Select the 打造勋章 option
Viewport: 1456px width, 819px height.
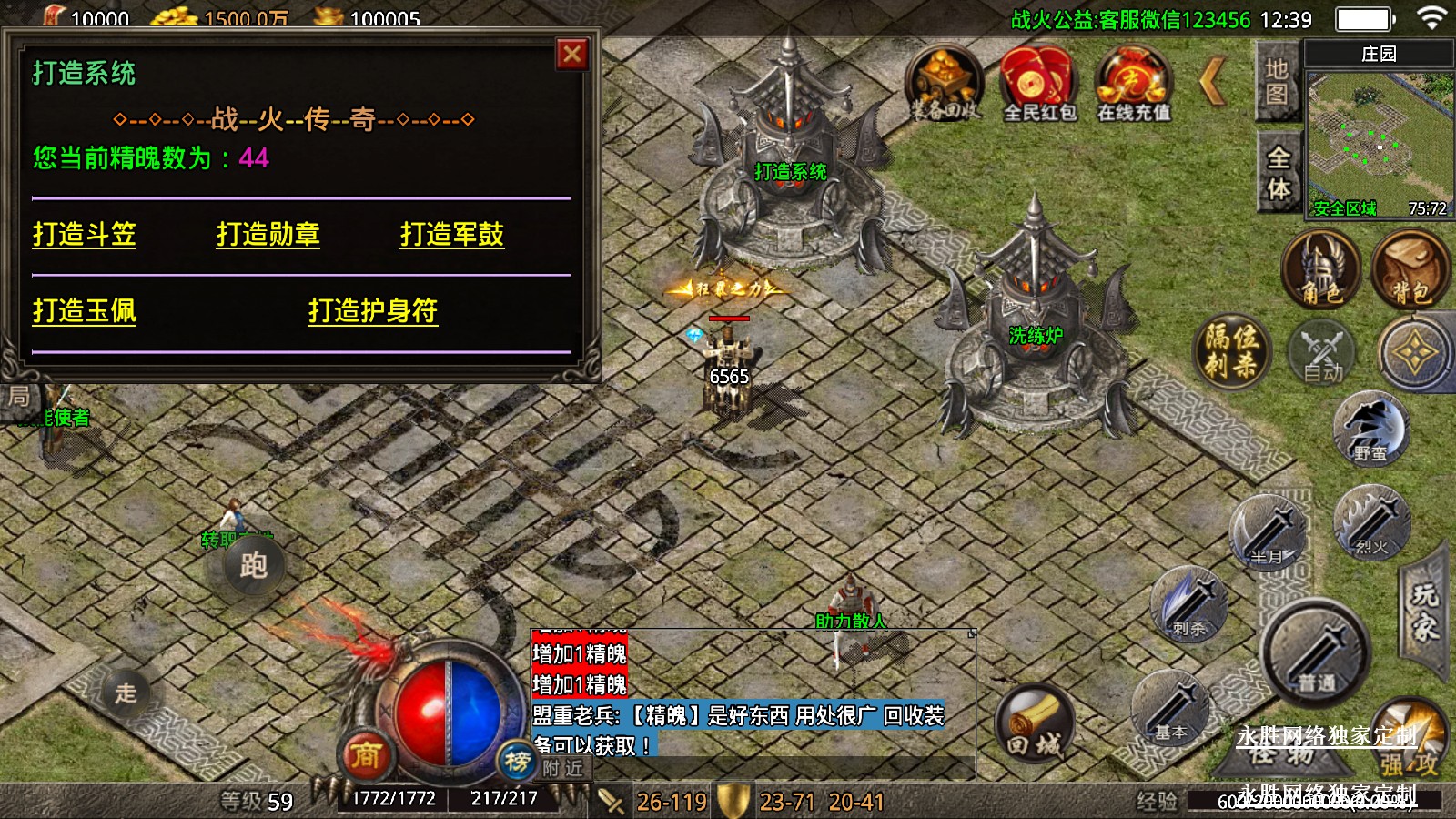coord(268,234)
